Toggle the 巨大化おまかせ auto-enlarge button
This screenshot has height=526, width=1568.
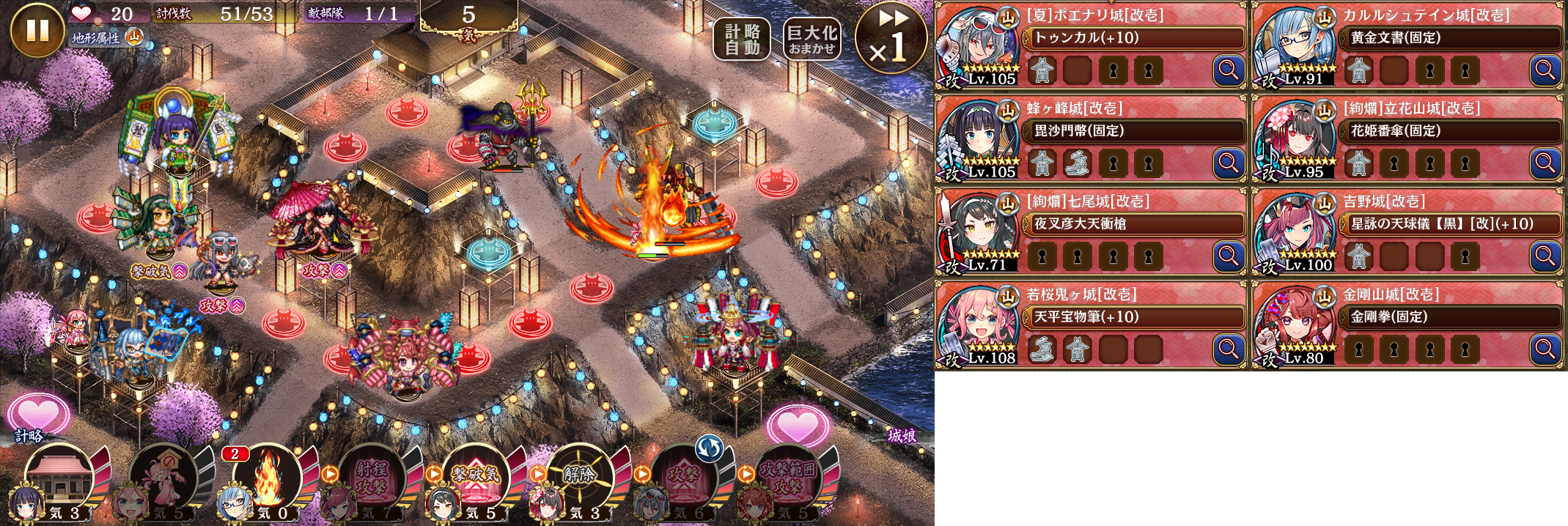[x=811, y=39]
